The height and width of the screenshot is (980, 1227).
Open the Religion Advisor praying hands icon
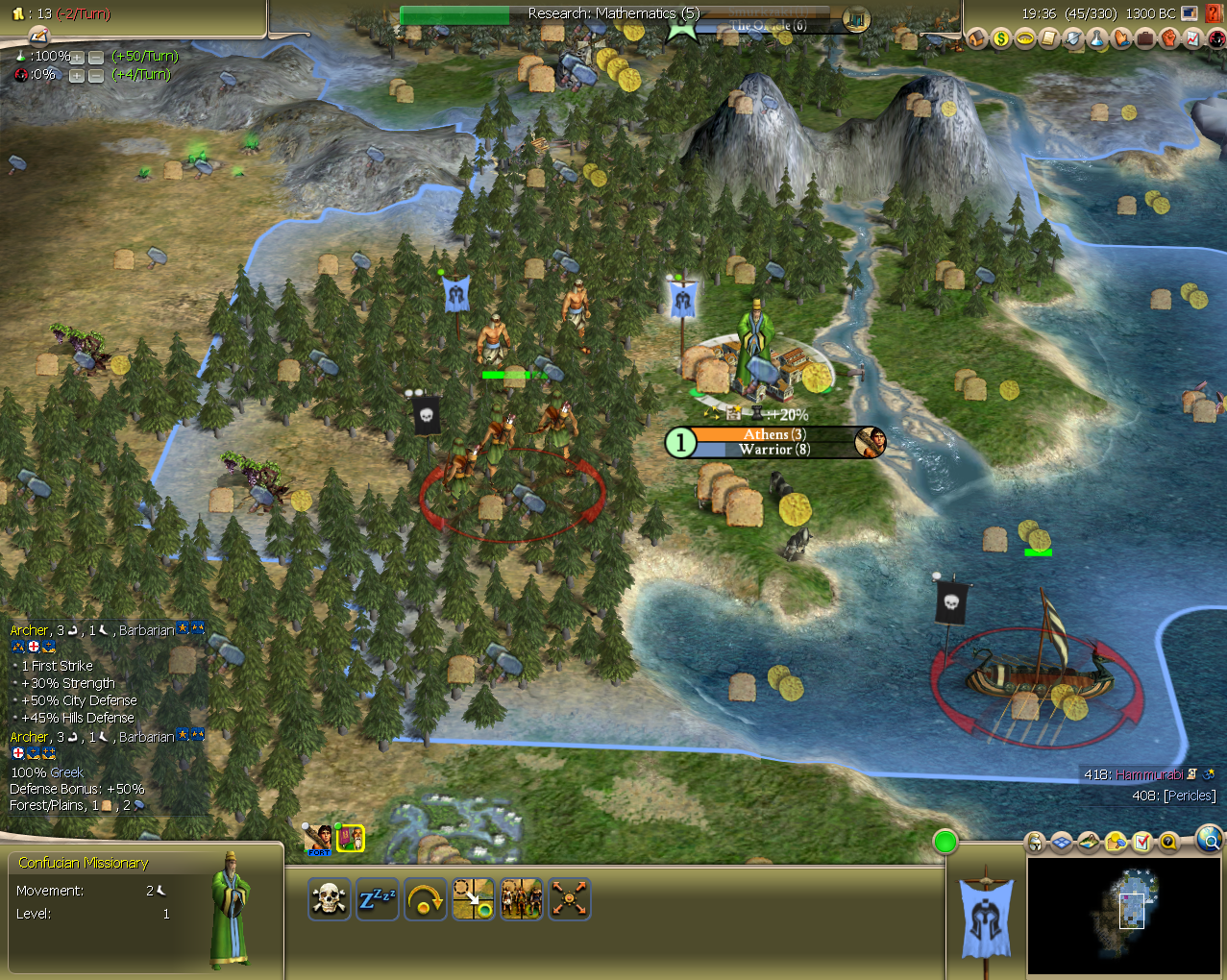(x=1121, y=38)
